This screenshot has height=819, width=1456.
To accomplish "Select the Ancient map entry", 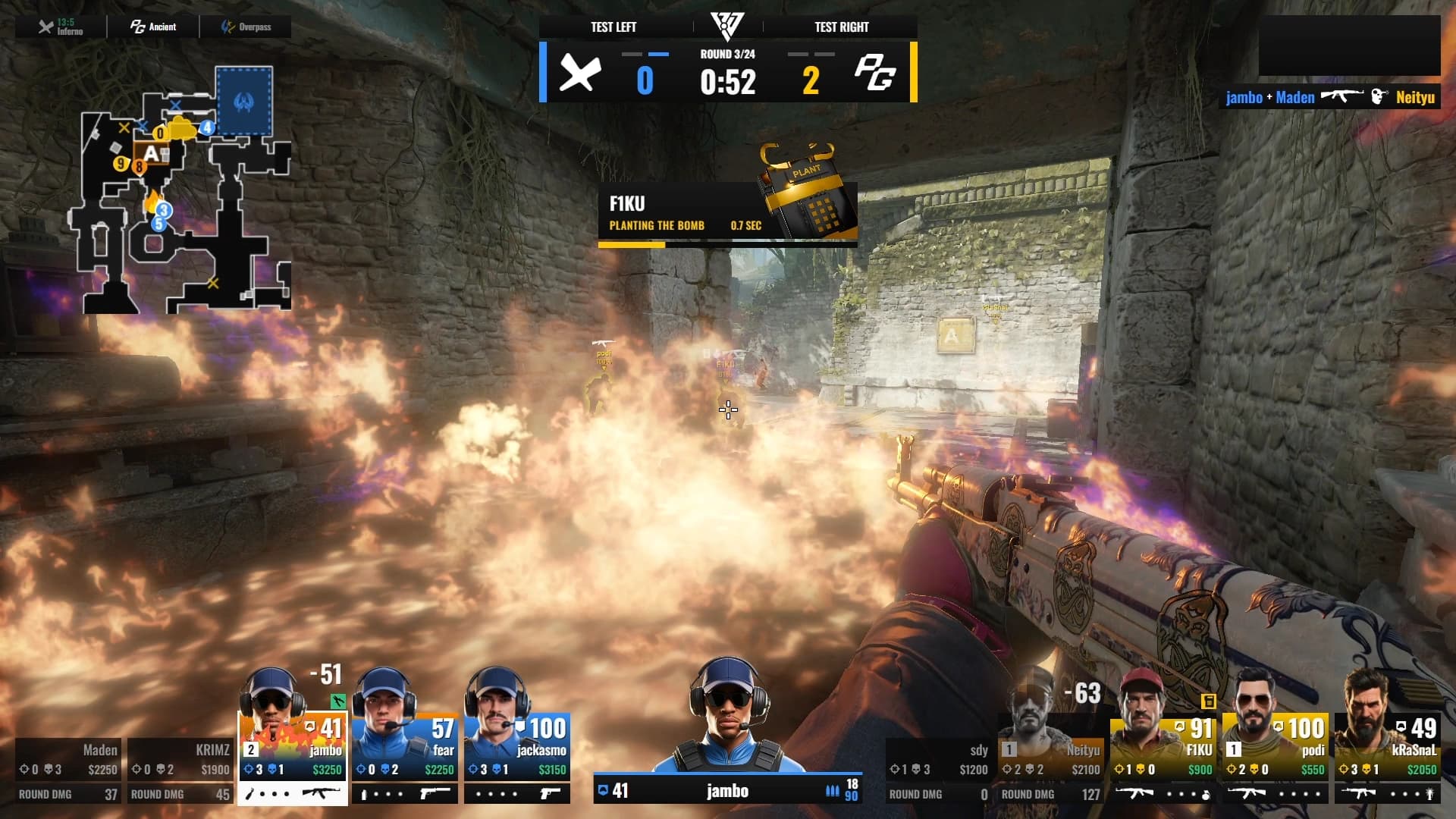I will point(153,27).
